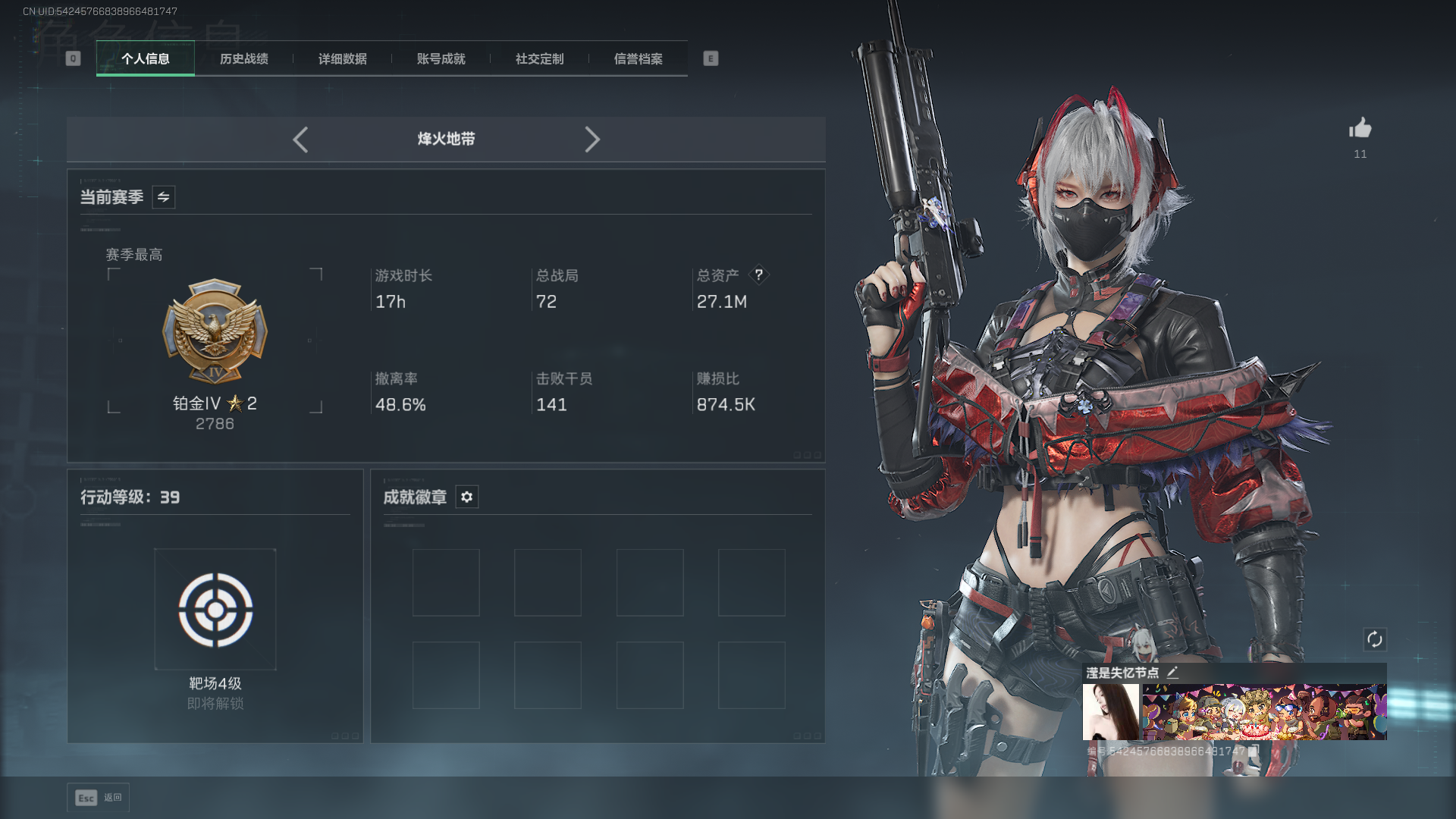
Task: Click the swap icon next to 当前赛季
Action: click(163, 197)
